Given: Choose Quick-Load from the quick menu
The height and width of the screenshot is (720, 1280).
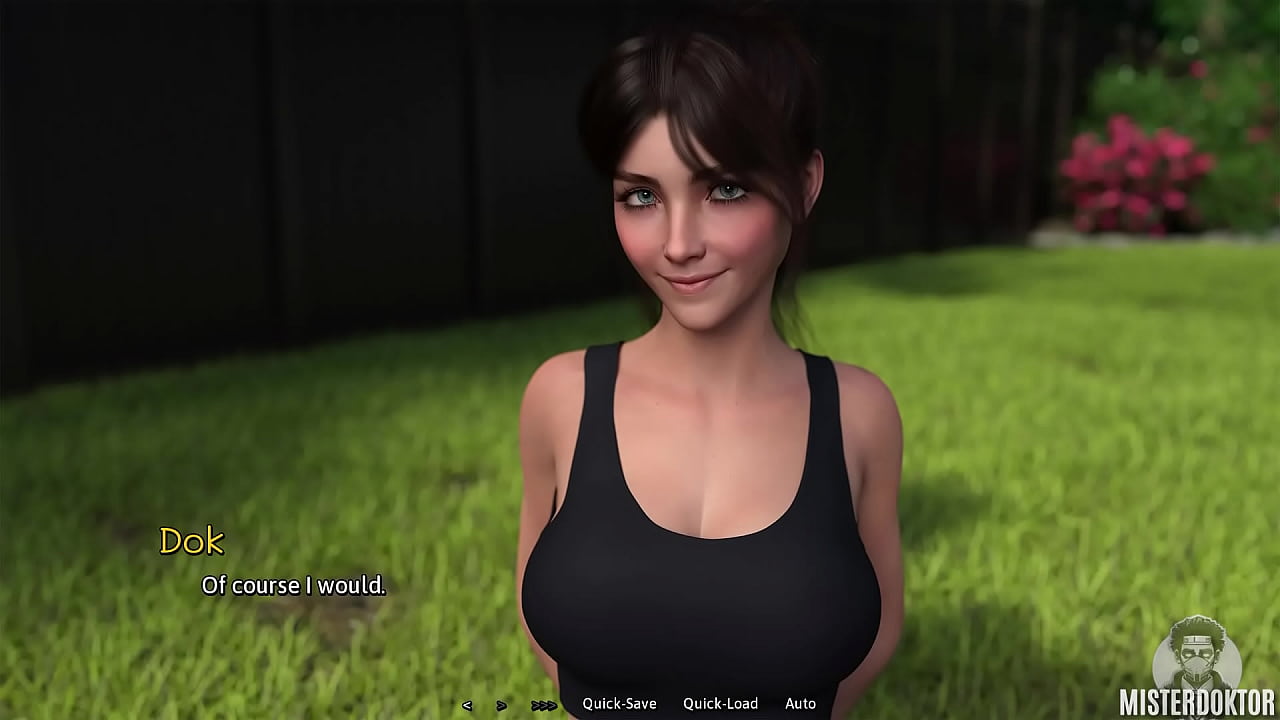Looking at the screenshot, I should point(720,703).
